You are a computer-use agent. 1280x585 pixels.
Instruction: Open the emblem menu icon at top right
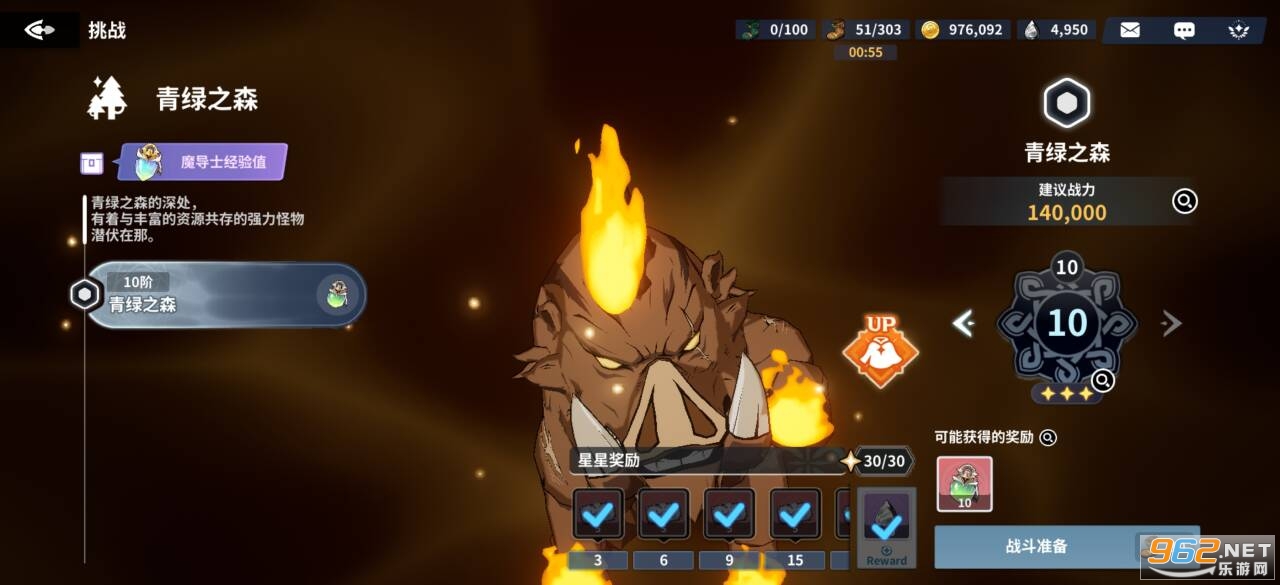(1238, 30)
